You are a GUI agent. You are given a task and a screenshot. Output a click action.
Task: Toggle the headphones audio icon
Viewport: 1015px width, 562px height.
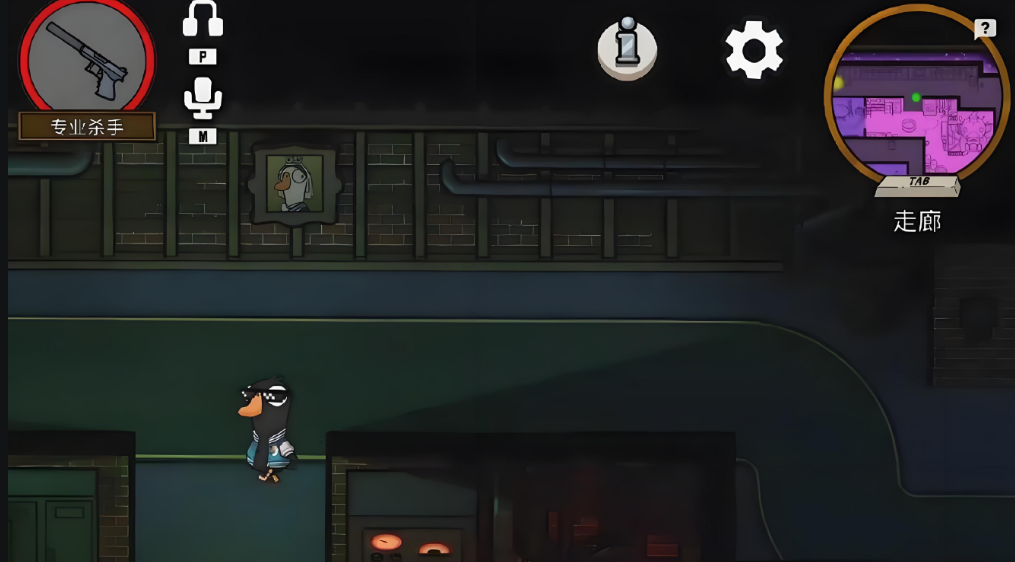click(202, 20)
